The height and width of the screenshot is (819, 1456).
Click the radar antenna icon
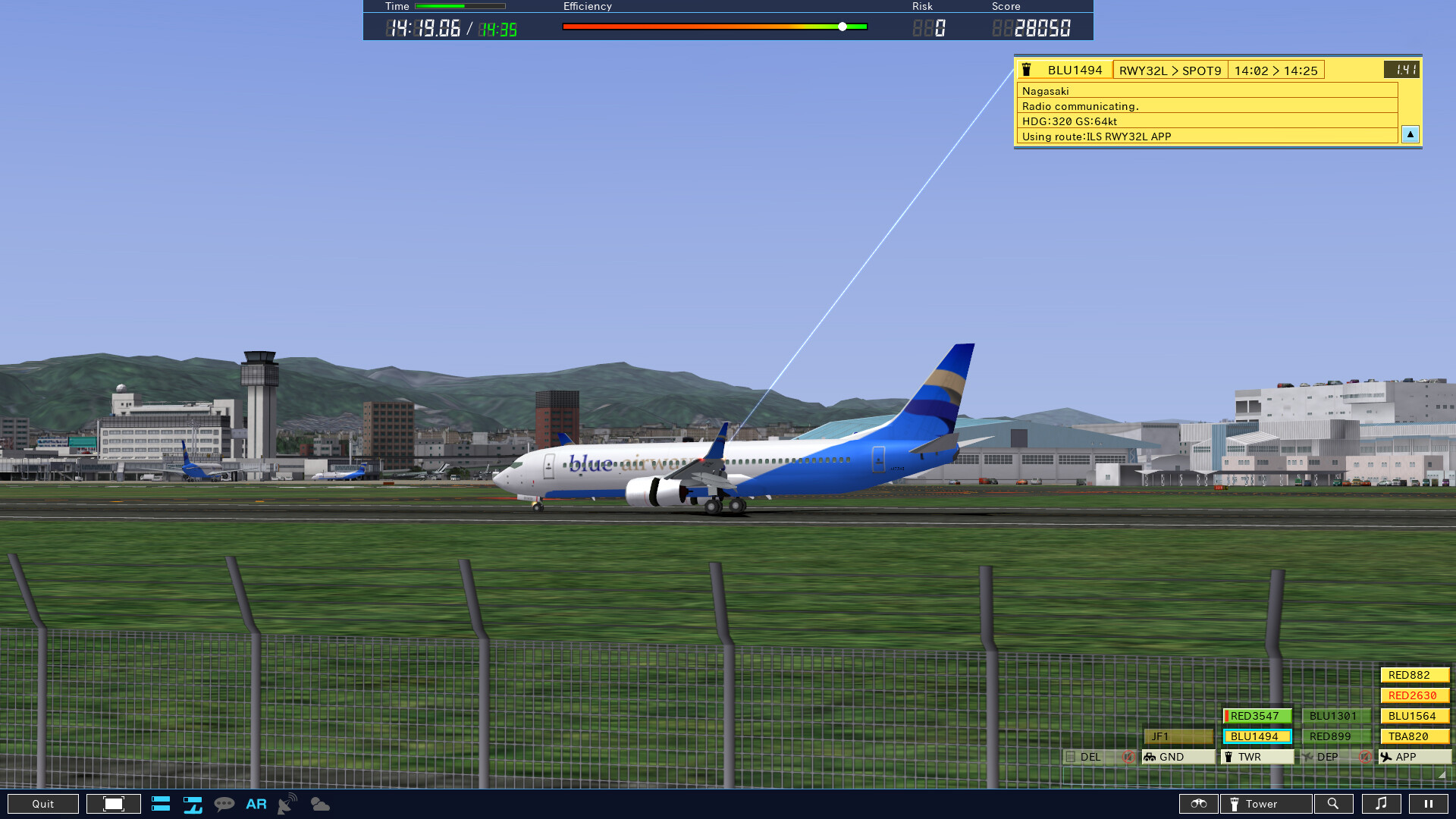[286, 804]
